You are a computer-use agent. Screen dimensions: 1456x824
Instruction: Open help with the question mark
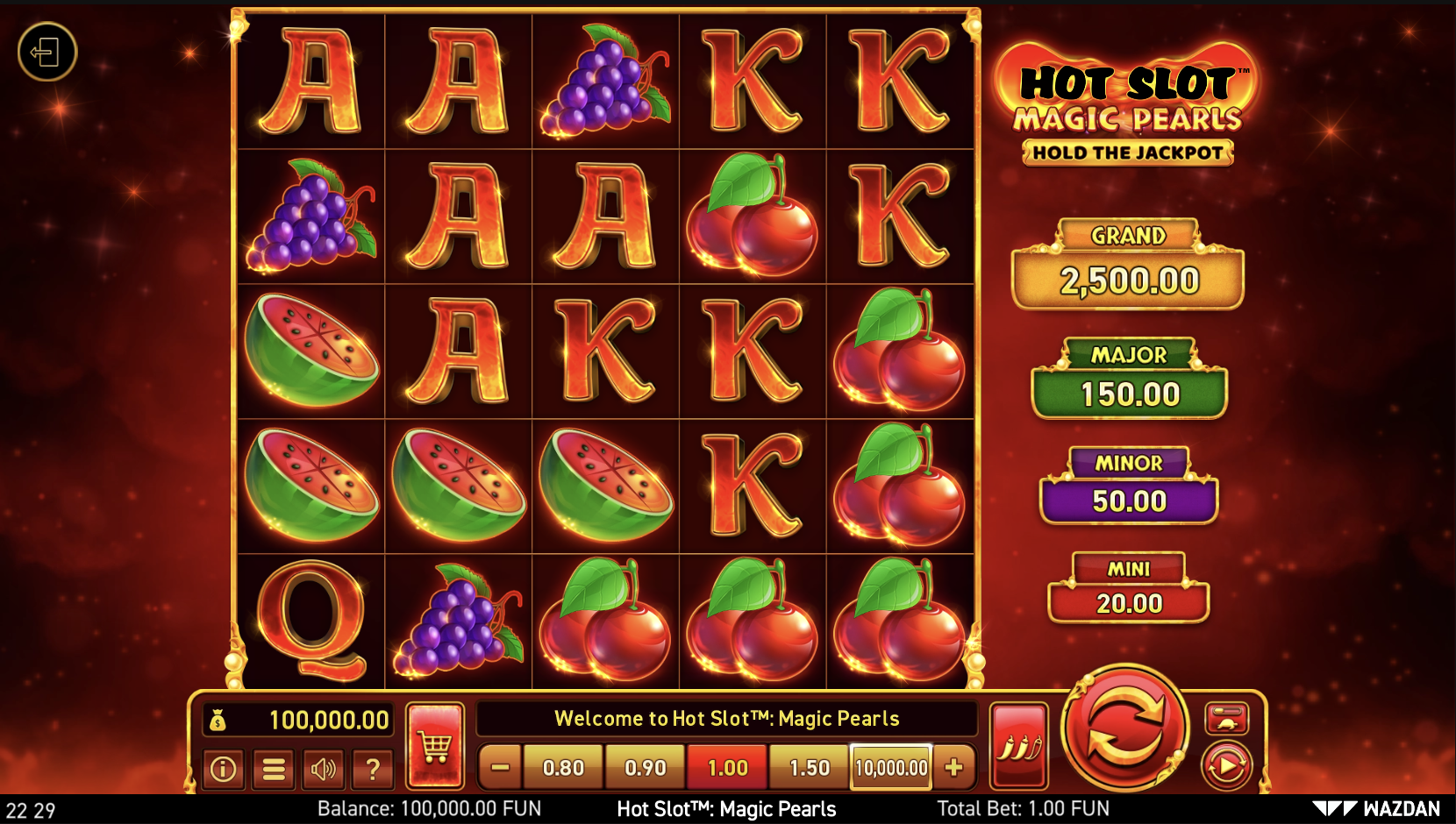click(373, 769)
